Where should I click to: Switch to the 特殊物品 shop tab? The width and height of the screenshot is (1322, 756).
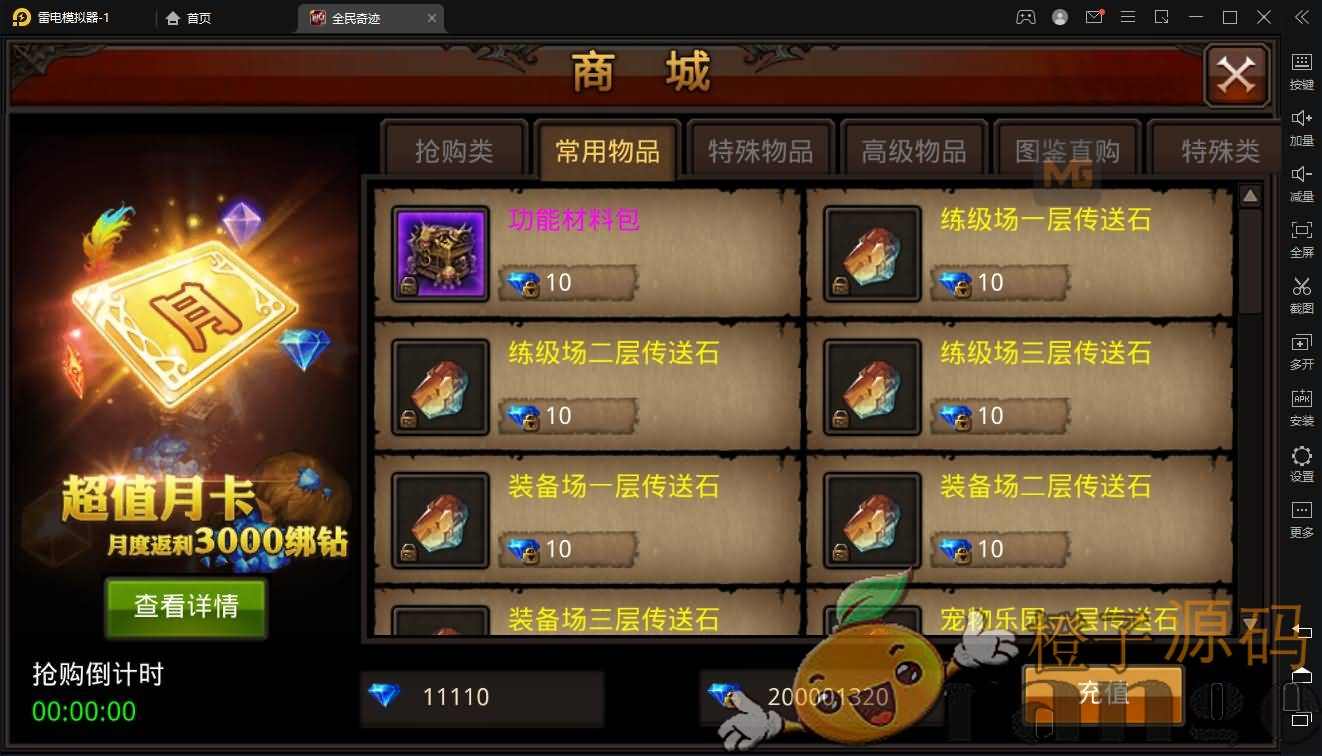tap(761, 148)
